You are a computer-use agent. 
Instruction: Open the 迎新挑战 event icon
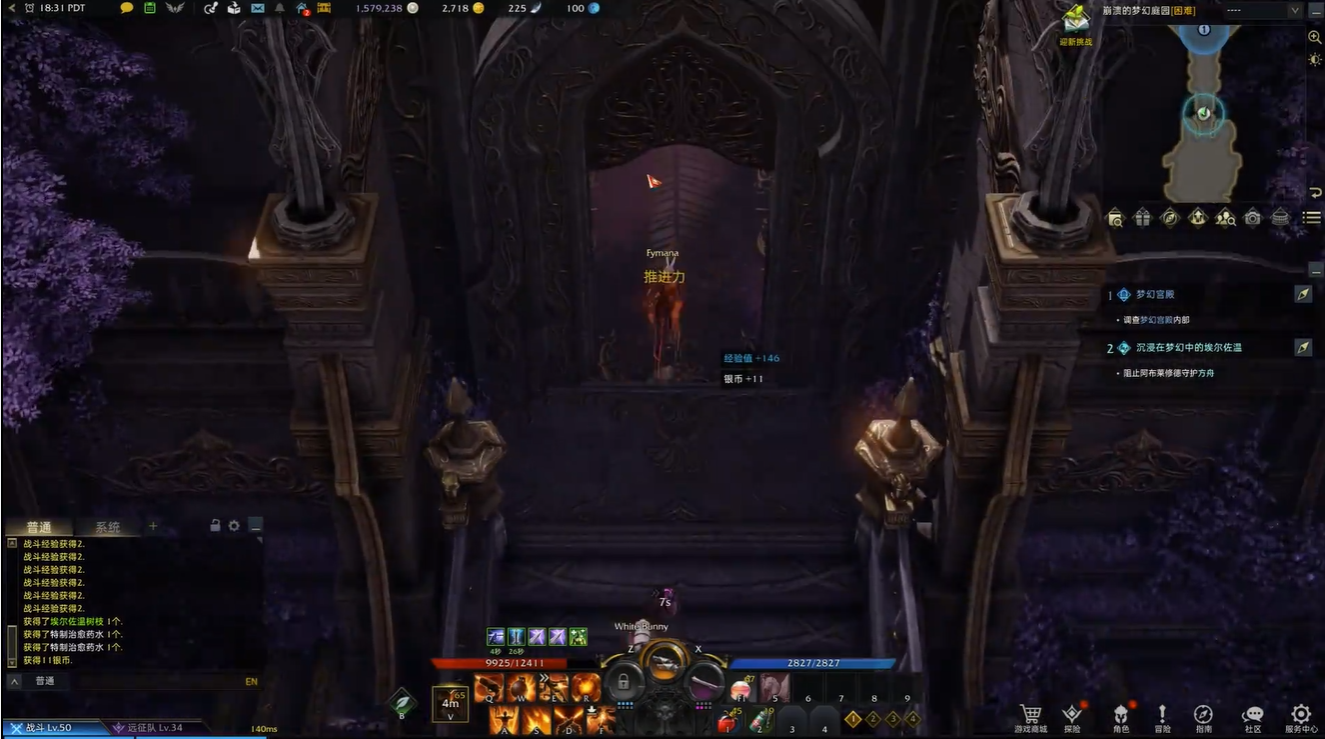[1076, 22]
